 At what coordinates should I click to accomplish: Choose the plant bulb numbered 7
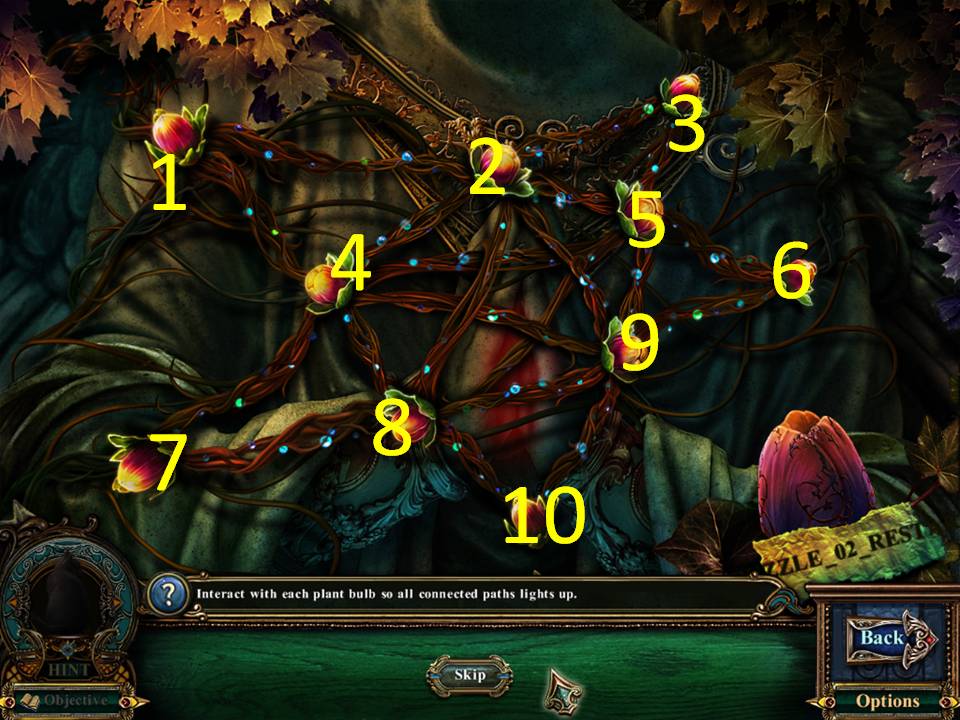point(136,465)
